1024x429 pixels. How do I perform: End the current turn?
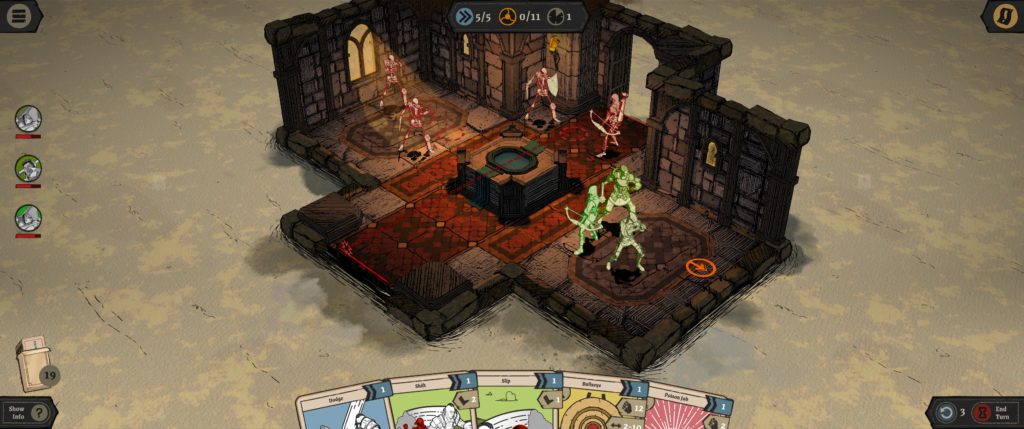(x=996, y=411)
